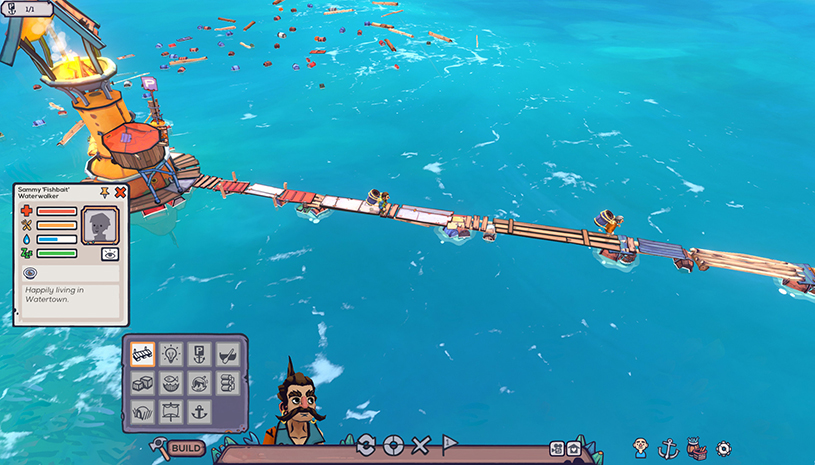Screen dimensions: 815x465
Task: Open the storage crates category
Action: 142,382
